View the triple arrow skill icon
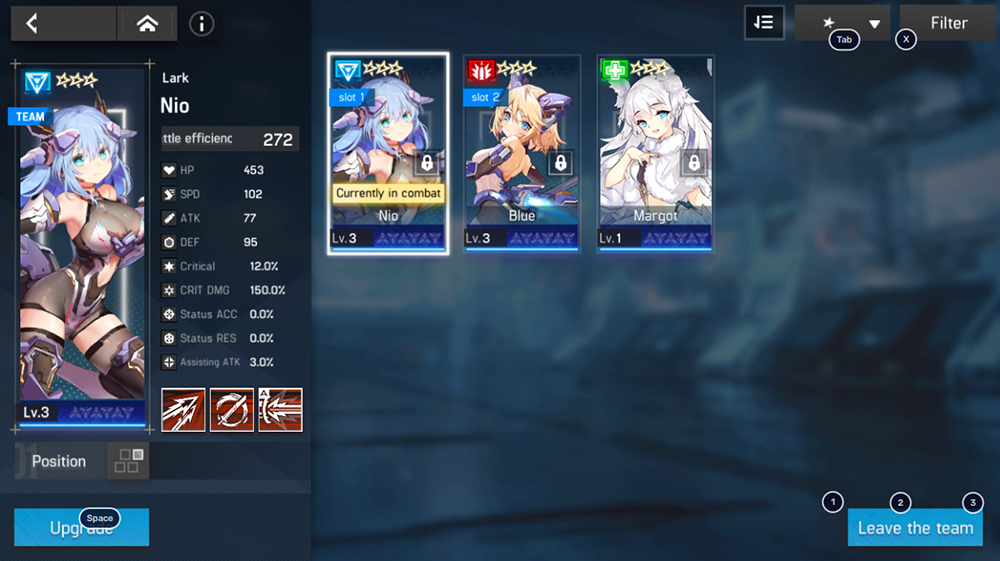The image size is (1000, 561). (183, 410)
